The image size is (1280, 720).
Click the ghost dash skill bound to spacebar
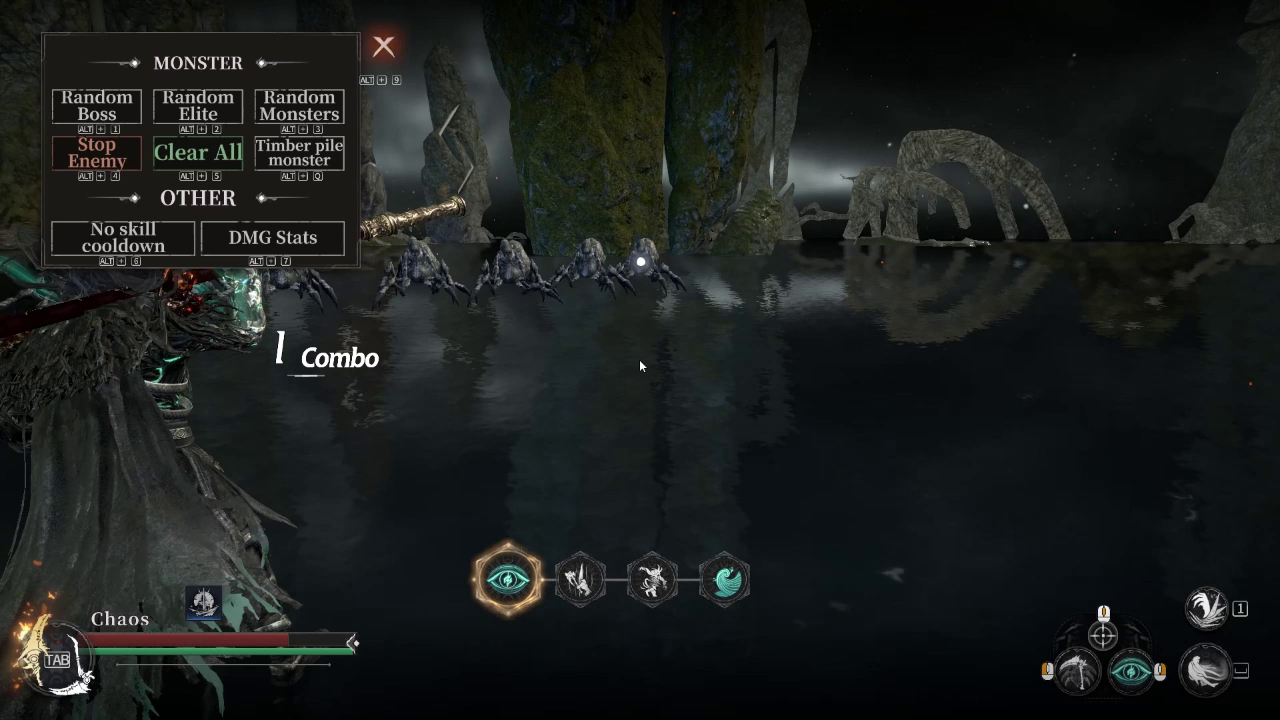click(1206, 672)
